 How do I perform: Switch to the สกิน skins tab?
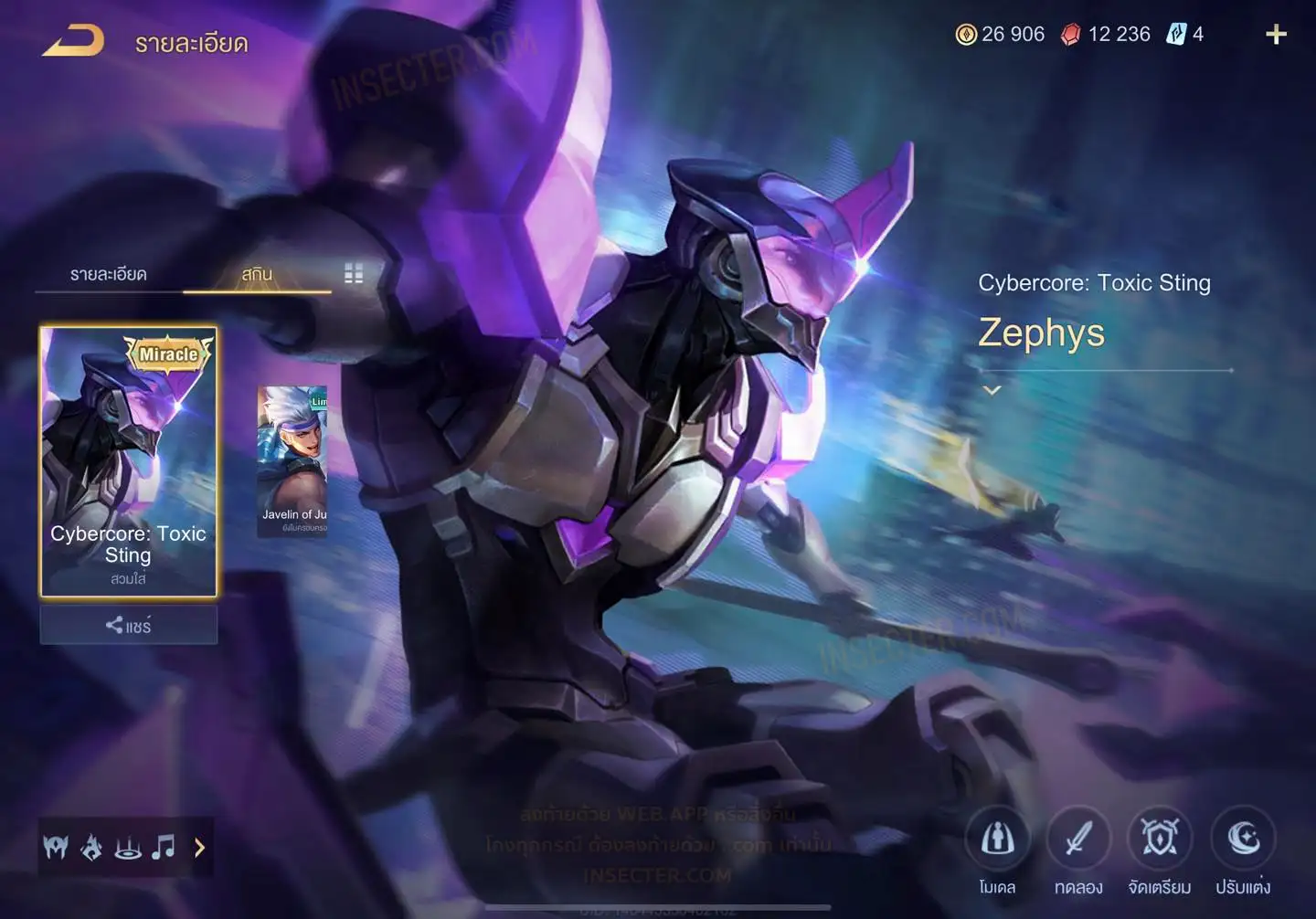point(257,274)
